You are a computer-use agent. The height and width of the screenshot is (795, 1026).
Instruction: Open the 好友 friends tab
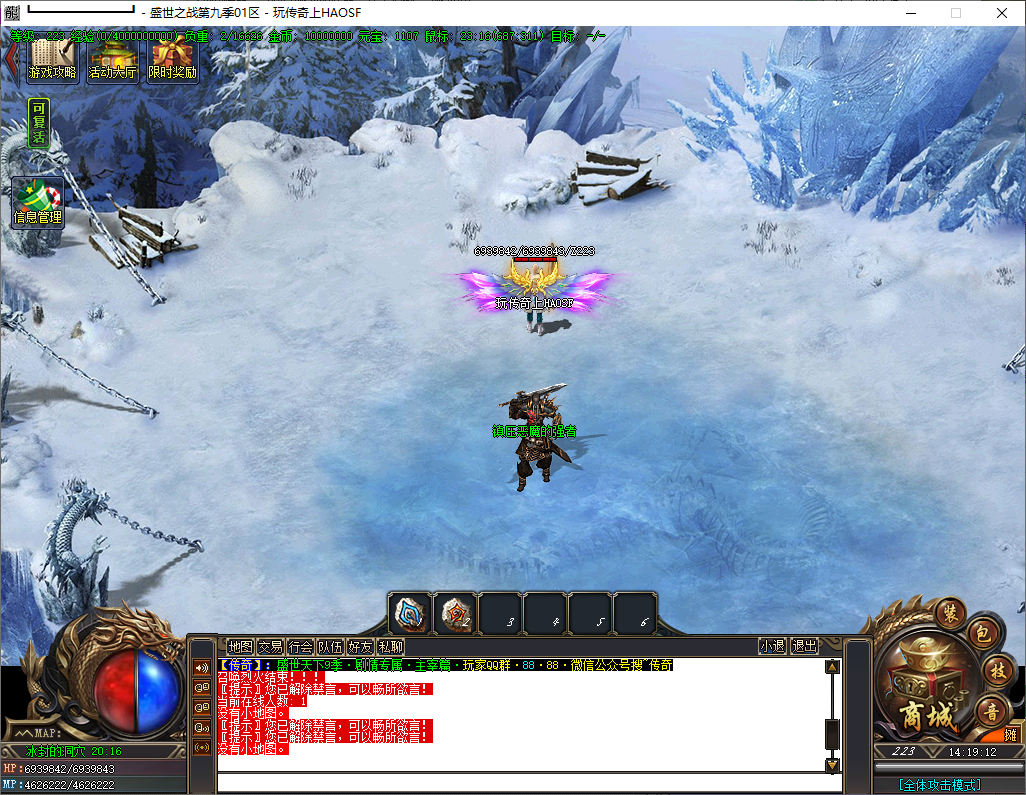click(x=360, y=647)
